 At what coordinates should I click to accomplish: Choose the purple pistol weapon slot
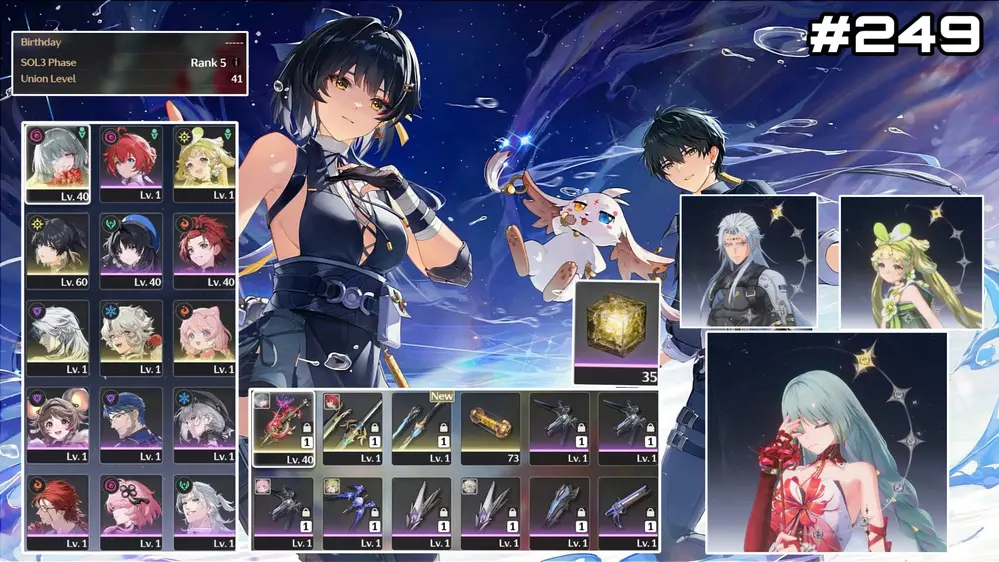click(x=628, y=512)
